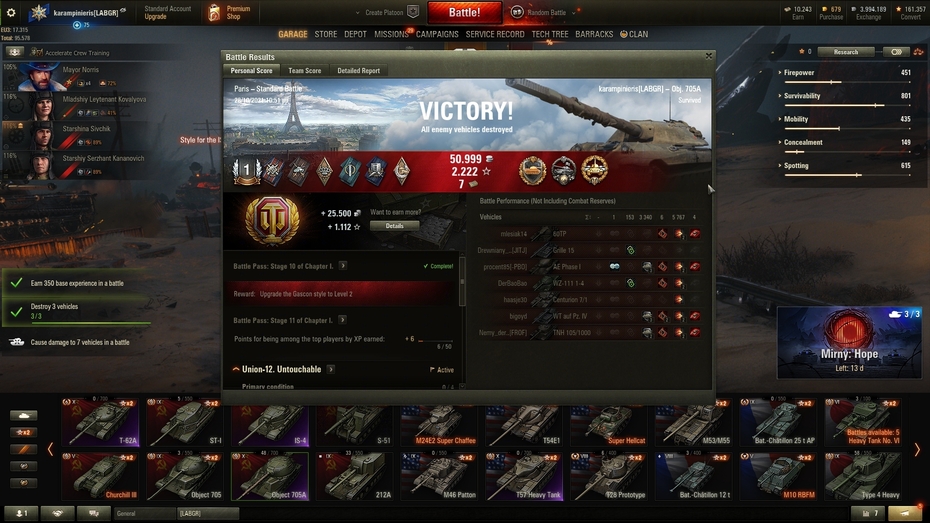
Task: Select the M46 Patton tank
Action: 438,477
